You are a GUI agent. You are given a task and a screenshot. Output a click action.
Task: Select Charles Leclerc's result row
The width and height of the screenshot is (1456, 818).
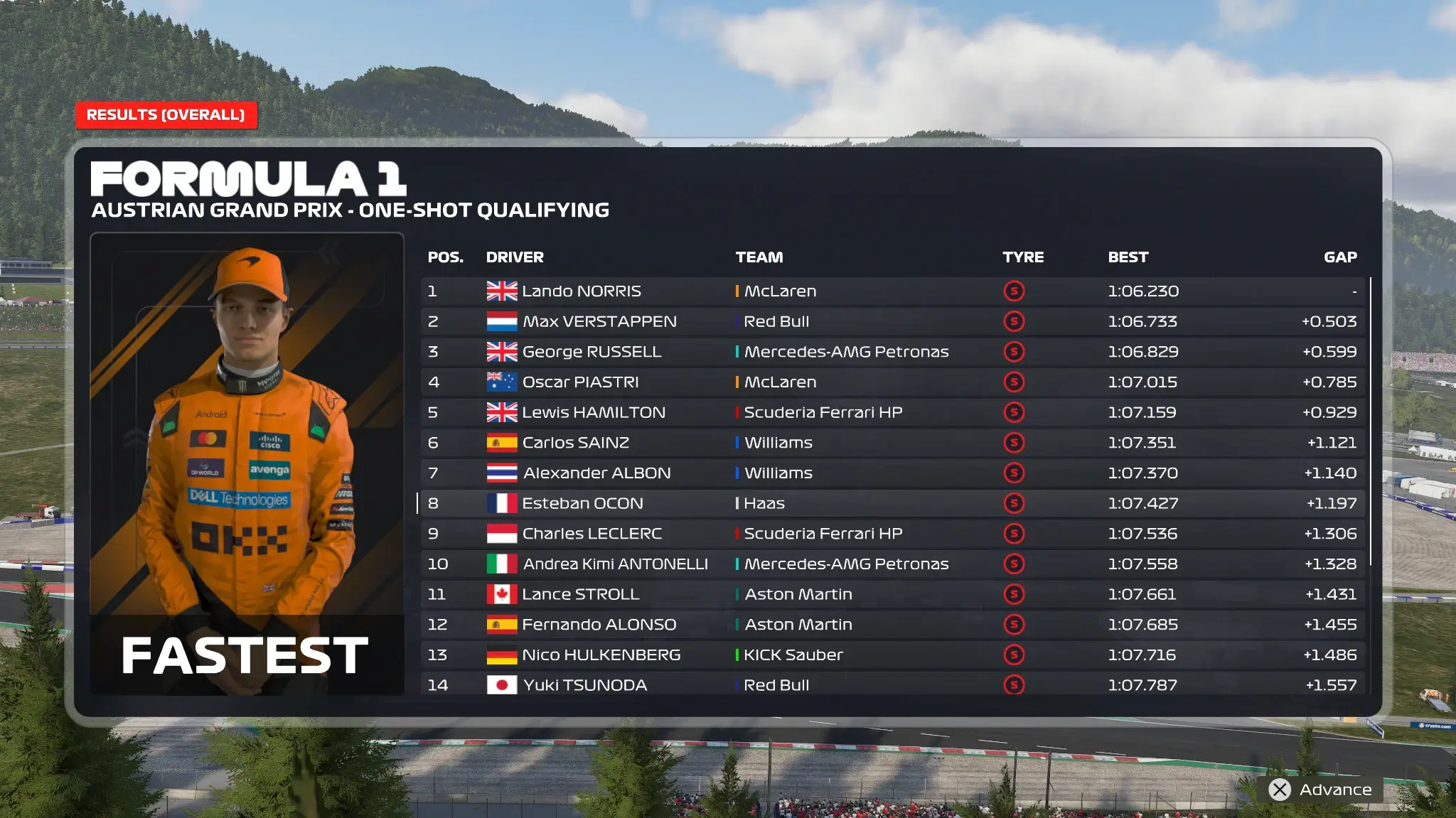892,534
